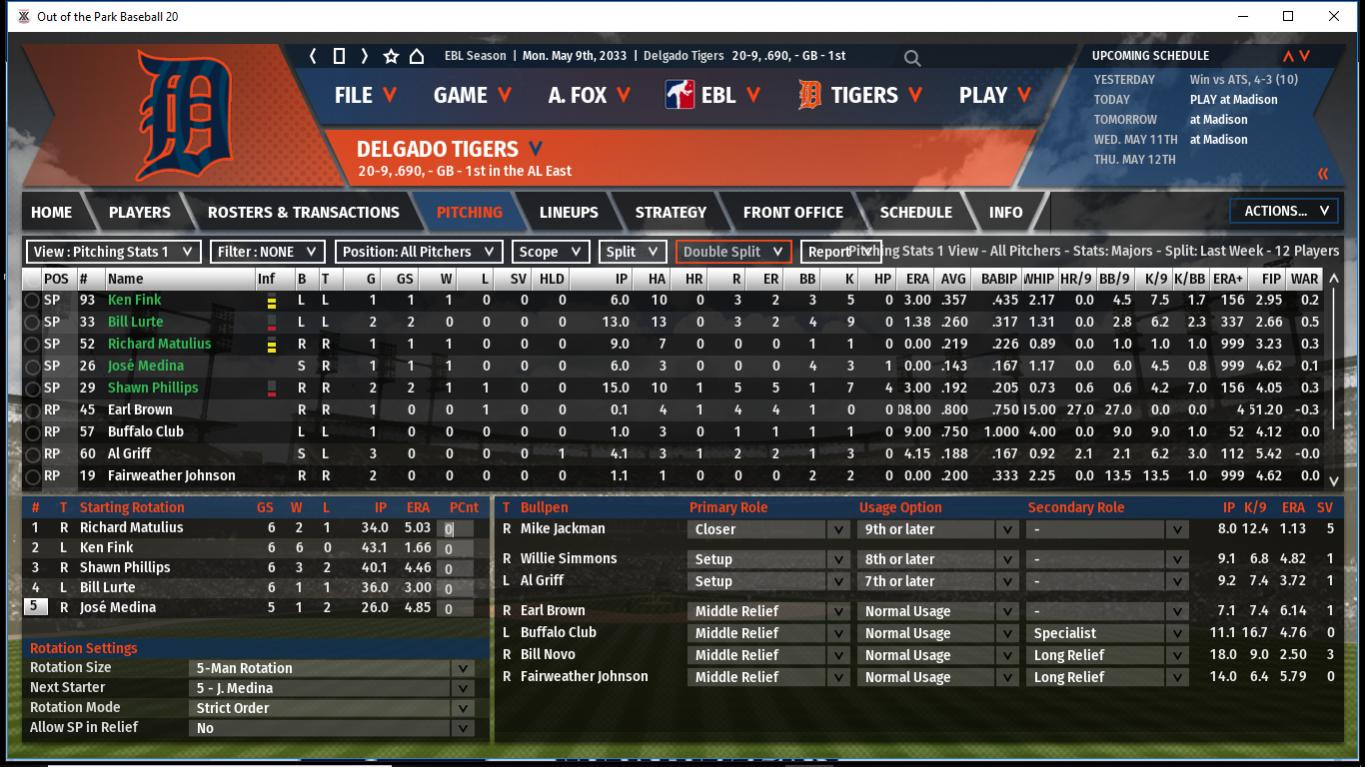This screenshot has height=767, width=1365.
Task: Select player Ken Fink in stats list
Action: [134, 300]
